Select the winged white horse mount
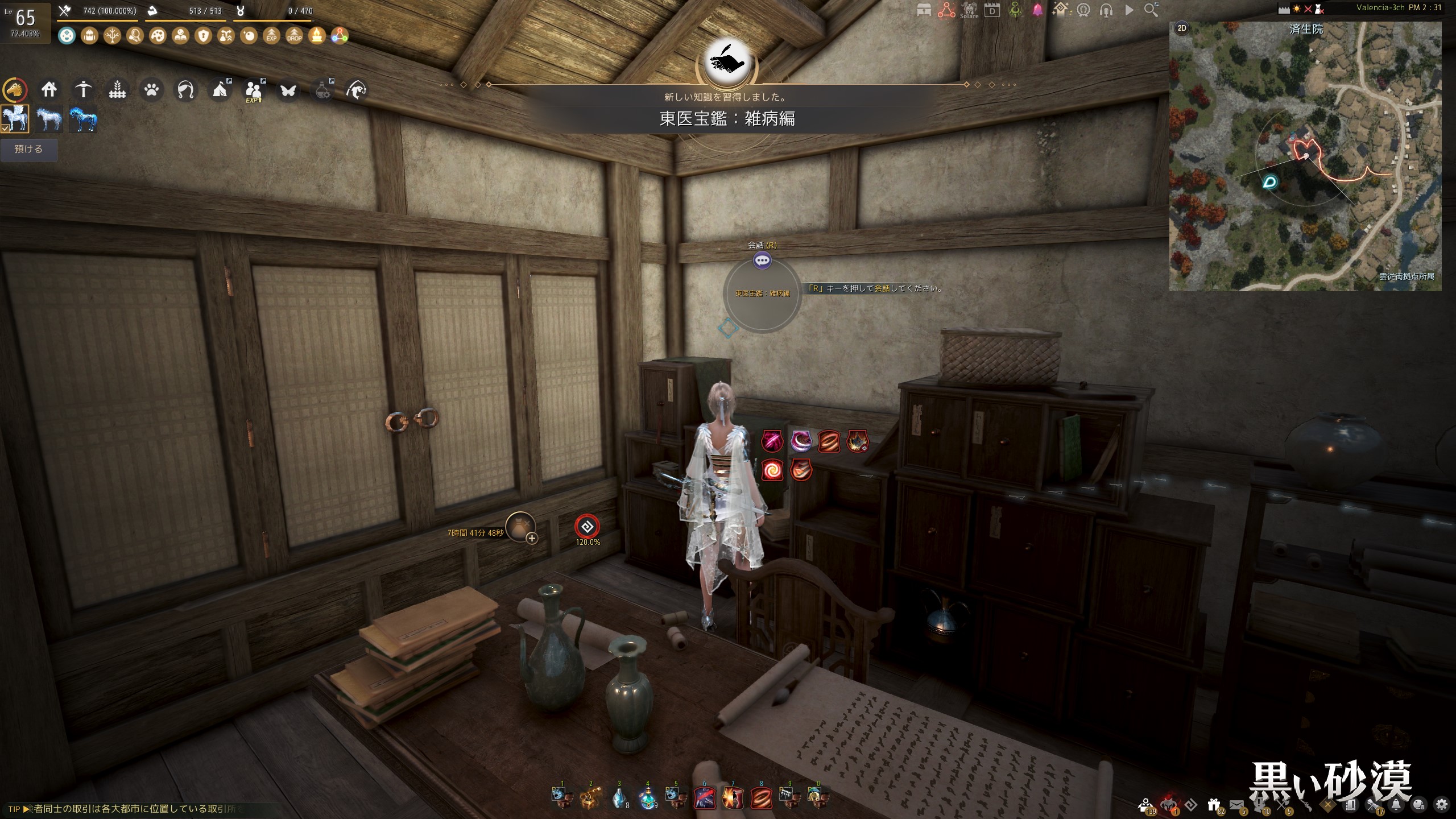 pos(15,119)
